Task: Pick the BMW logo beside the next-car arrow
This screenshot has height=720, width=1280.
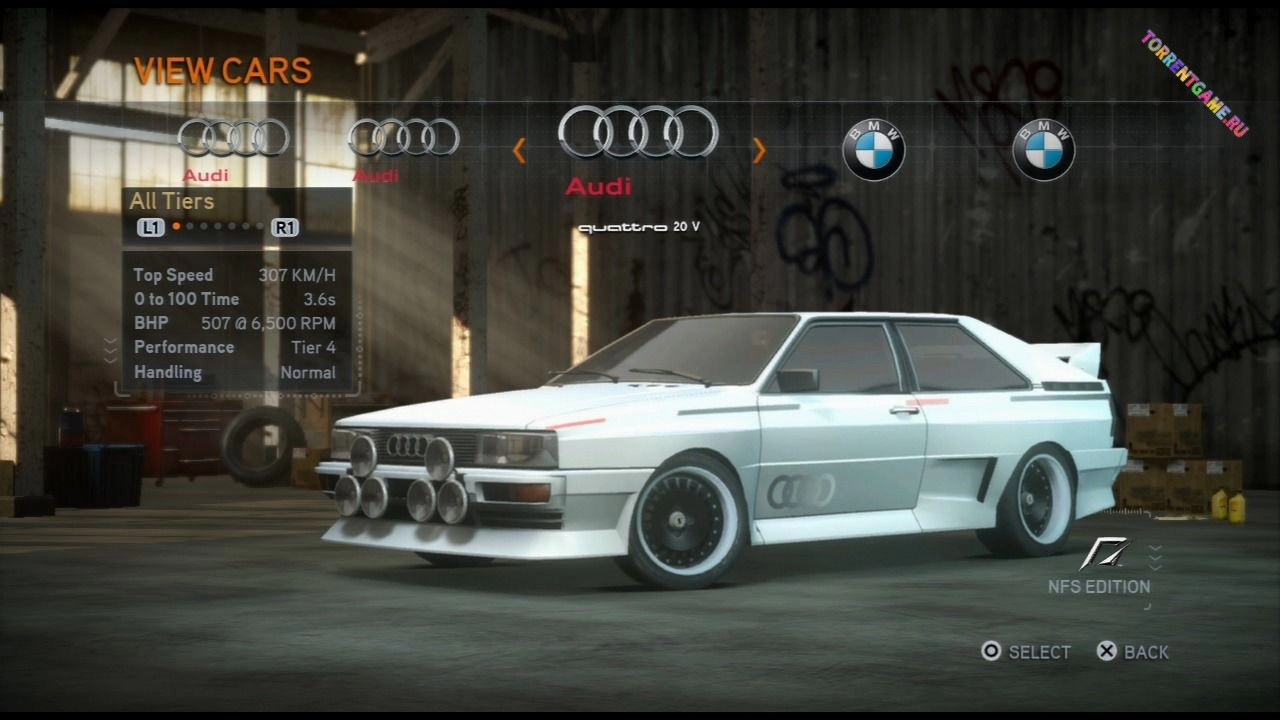Action: [873, 150]
